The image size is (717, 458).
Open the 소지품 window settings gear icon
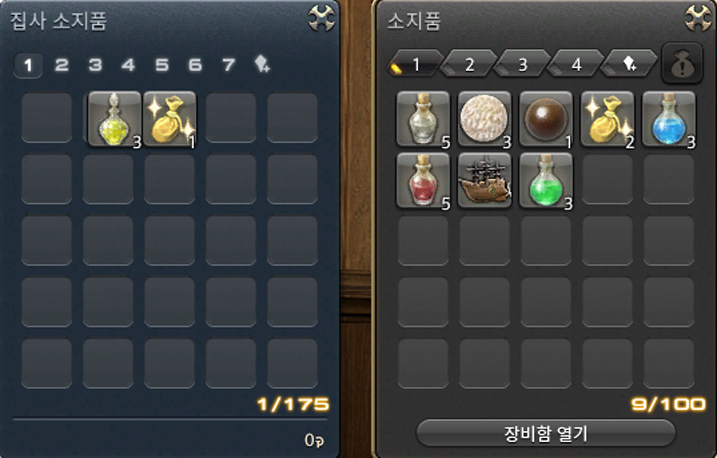point(697,17)
